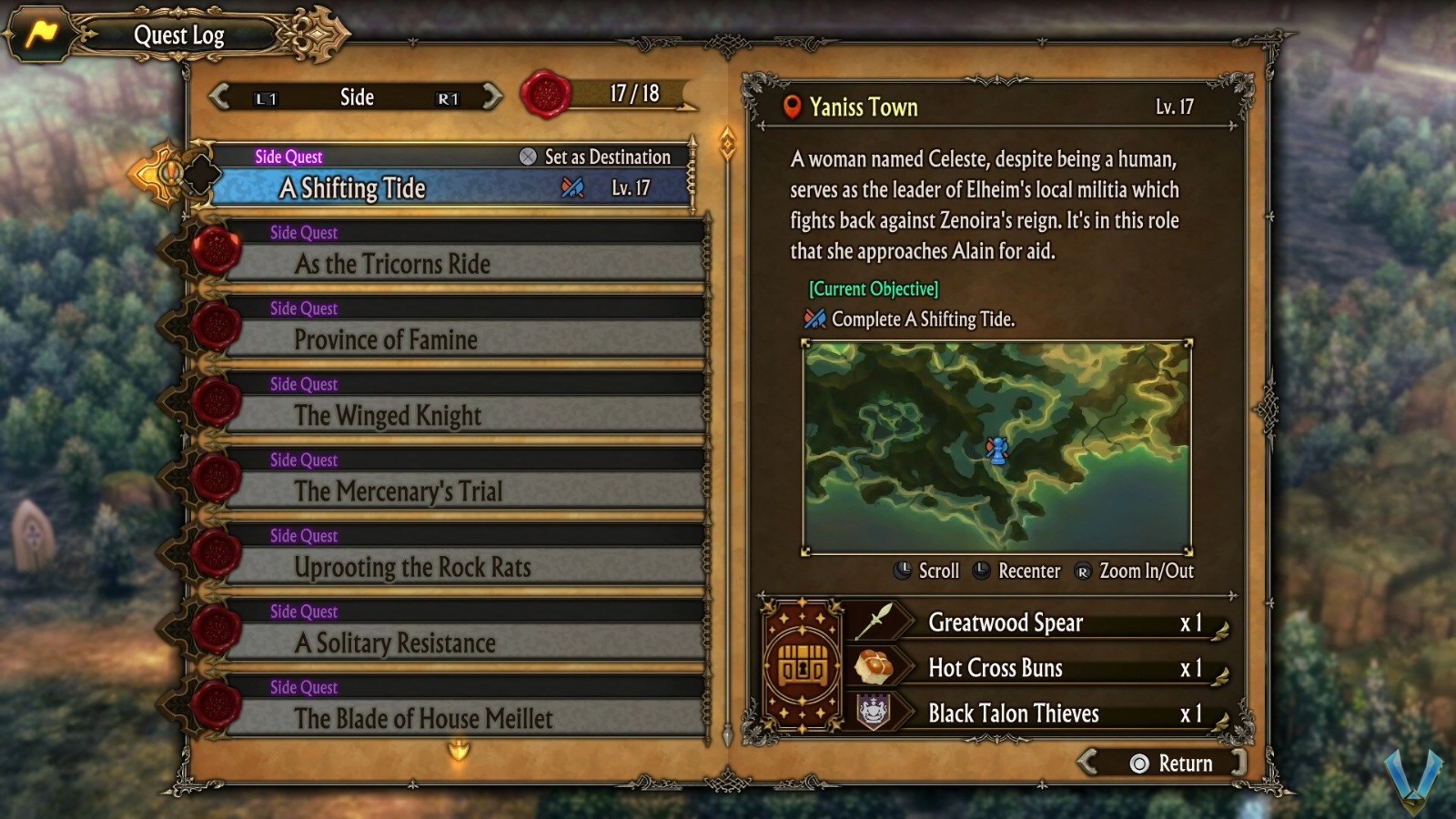Select The Winged Knight side quest
This screenshot has width=1456, height=819.
387,416
